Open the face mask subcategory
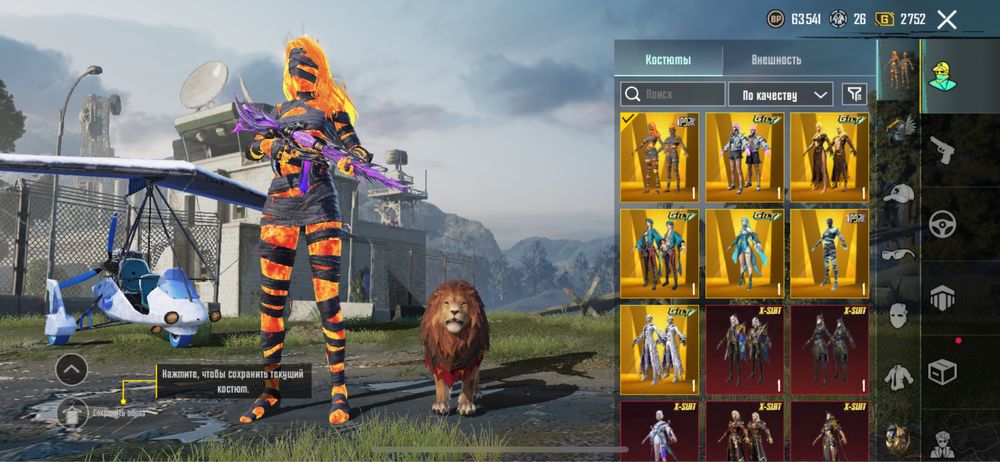Image resolution: width=1000 pixels, height=462 pixels. pos(899,316)
